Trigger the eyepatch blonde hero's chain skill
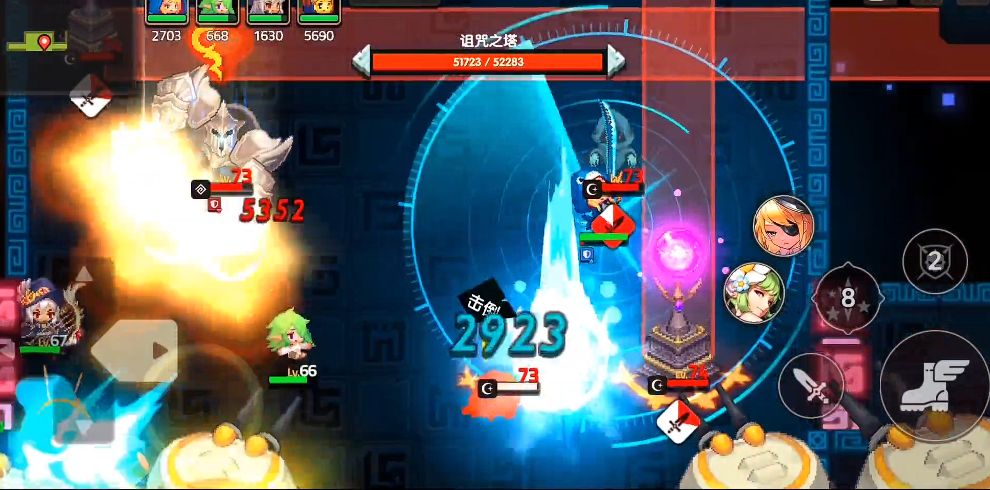This screenshot has width=990, height=490. [783, 226]
